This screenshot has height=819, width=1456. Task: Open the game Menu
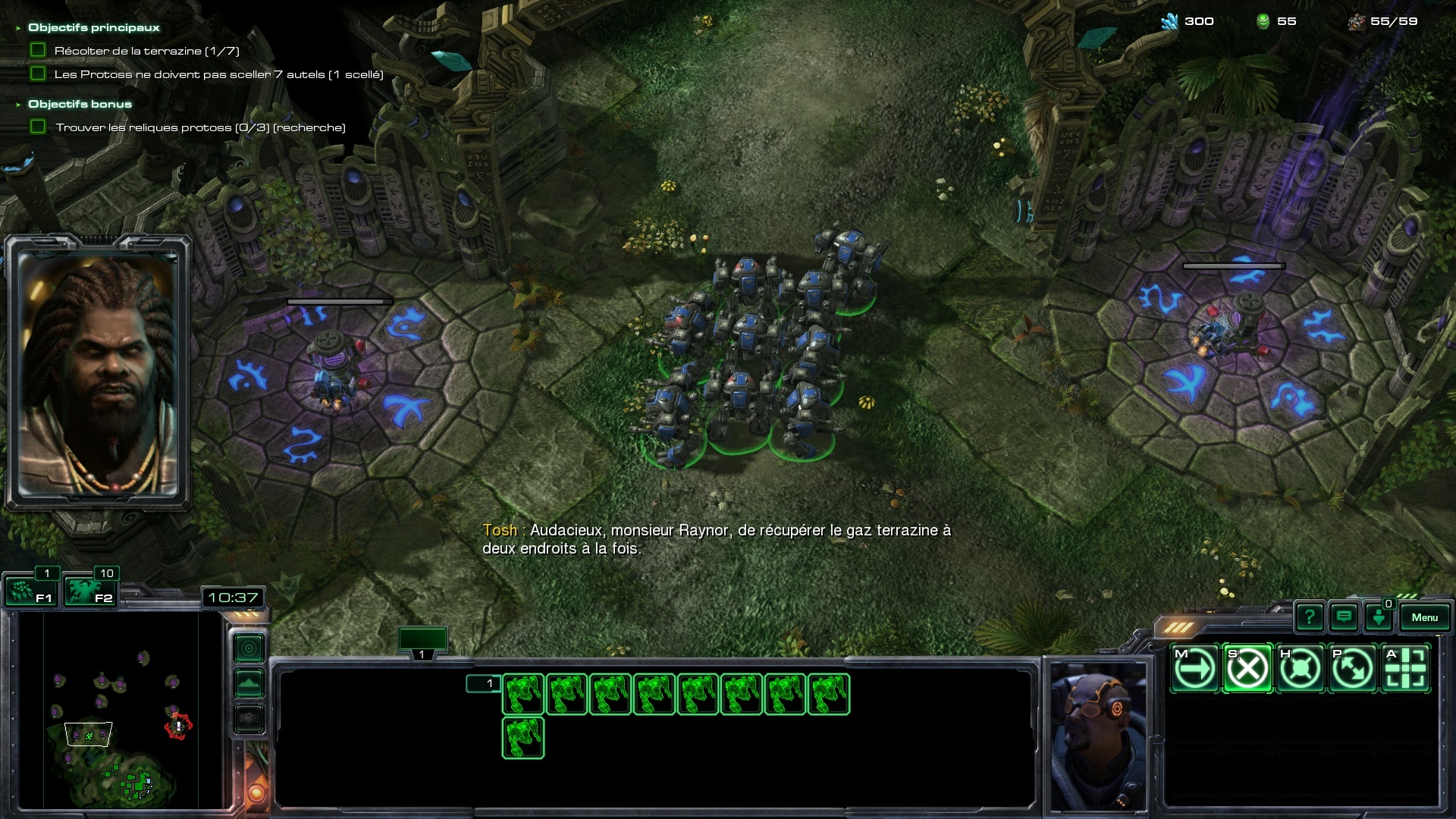click(x=1424, y=617)
